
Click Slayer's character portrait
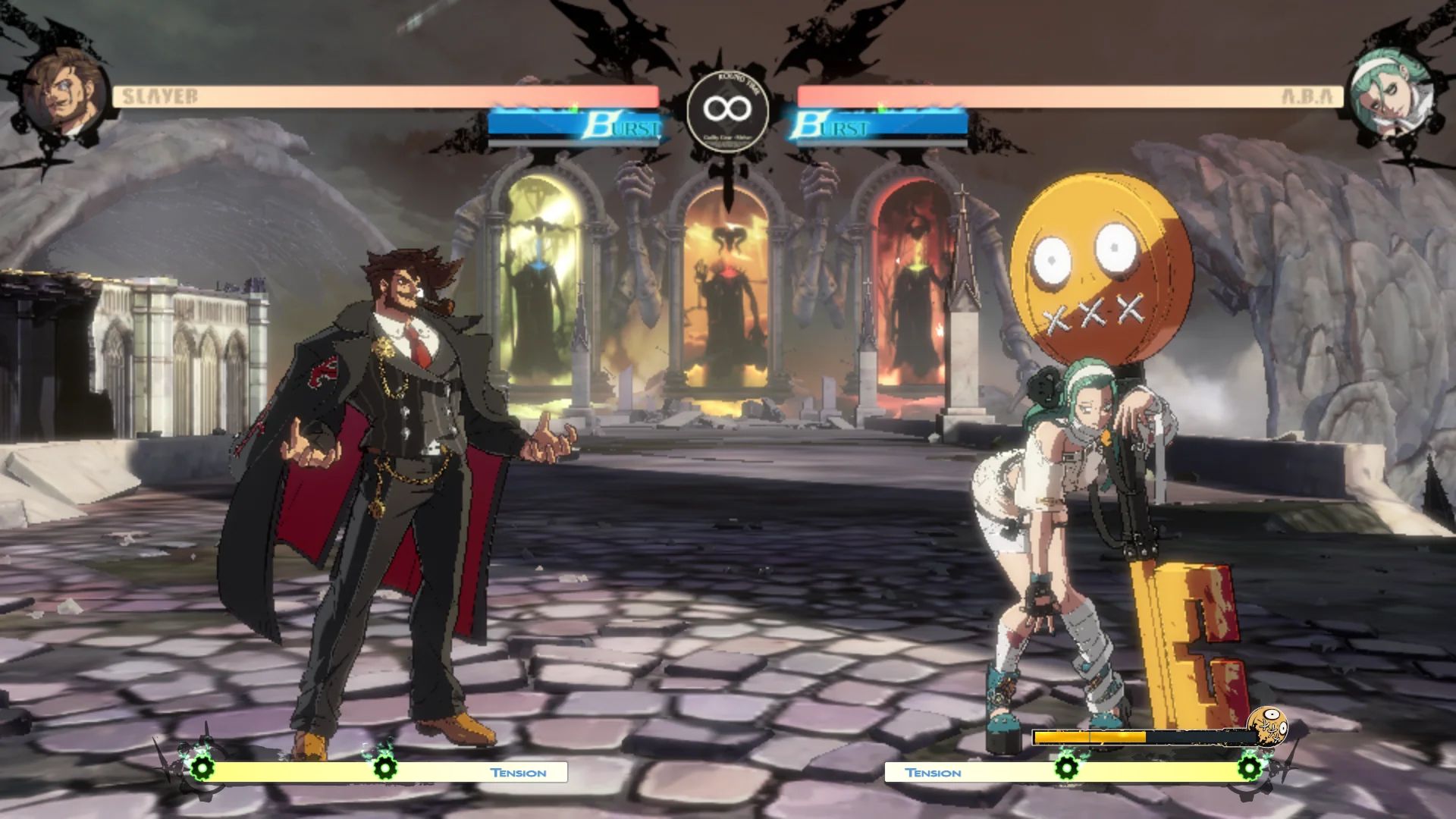click(x=64, y=94)
